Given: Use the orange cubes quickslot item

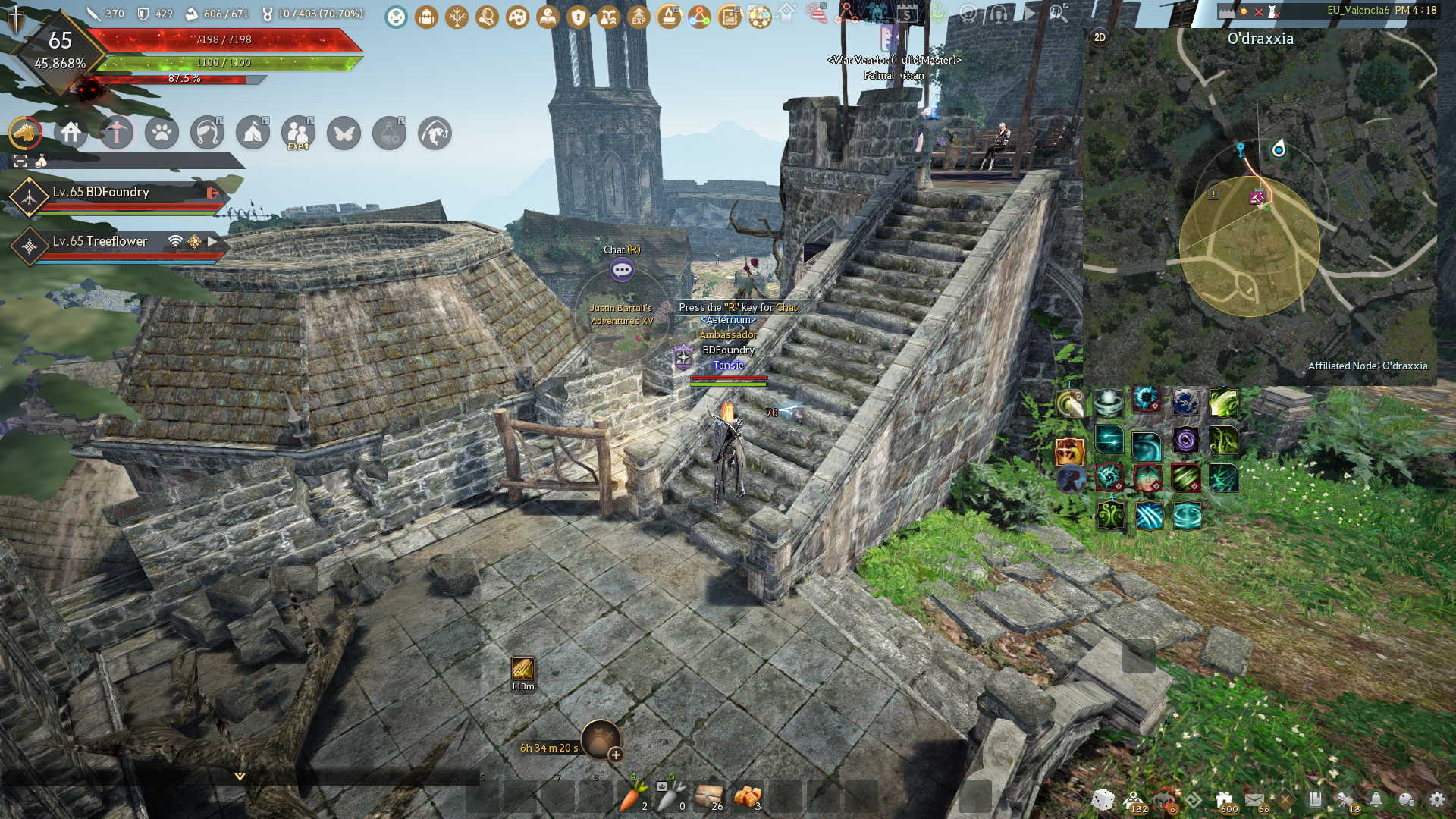Looking at the screenshot, I should [x=748, y=797].
